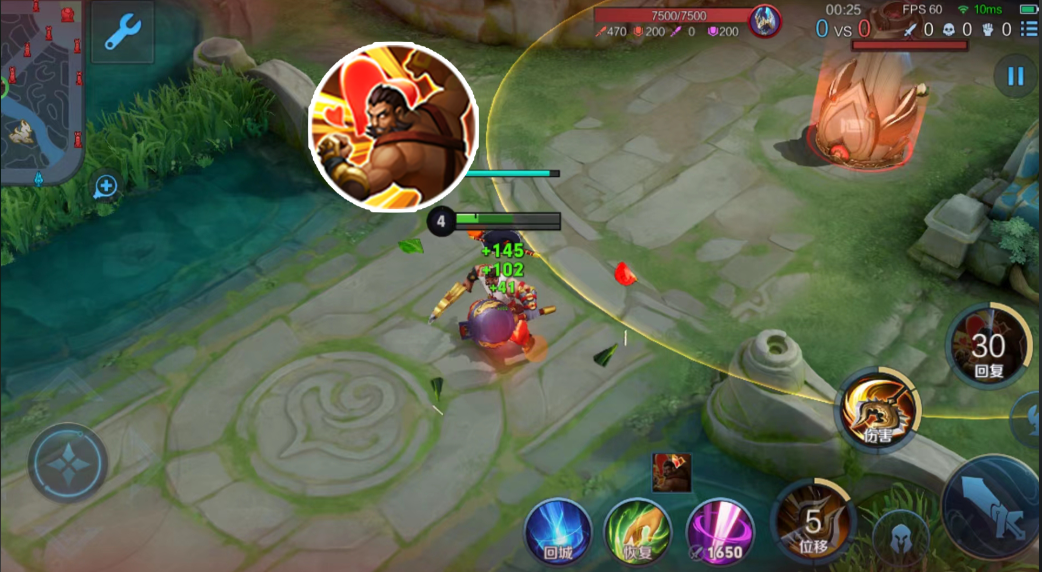The height and width of the screenshot is (572, 1042).
Task: Select the hero portrait above the skill bar
Action: (671, 472)
